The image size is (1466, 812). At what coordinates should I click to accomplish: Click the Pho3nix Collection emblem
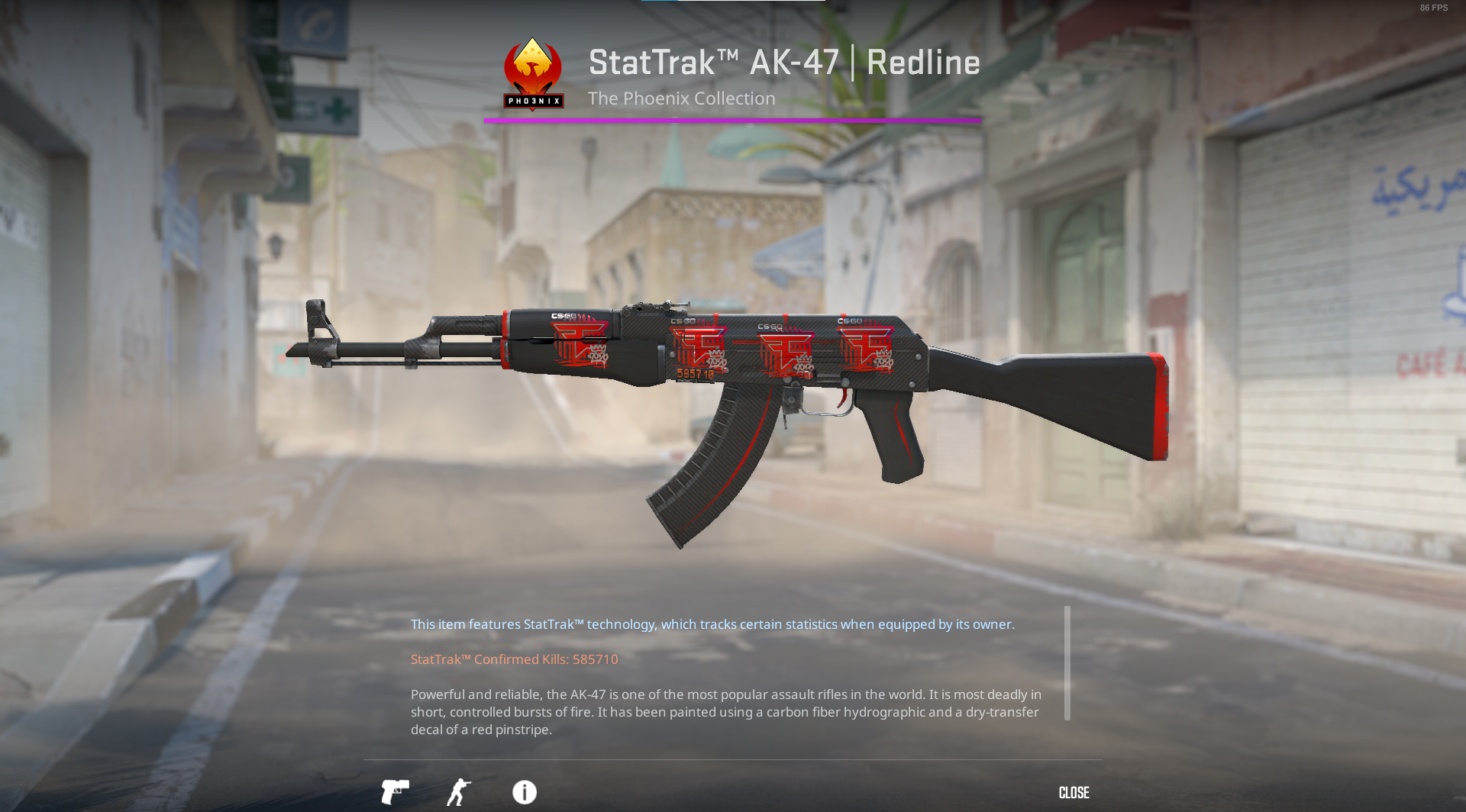[x=532, y=72]
